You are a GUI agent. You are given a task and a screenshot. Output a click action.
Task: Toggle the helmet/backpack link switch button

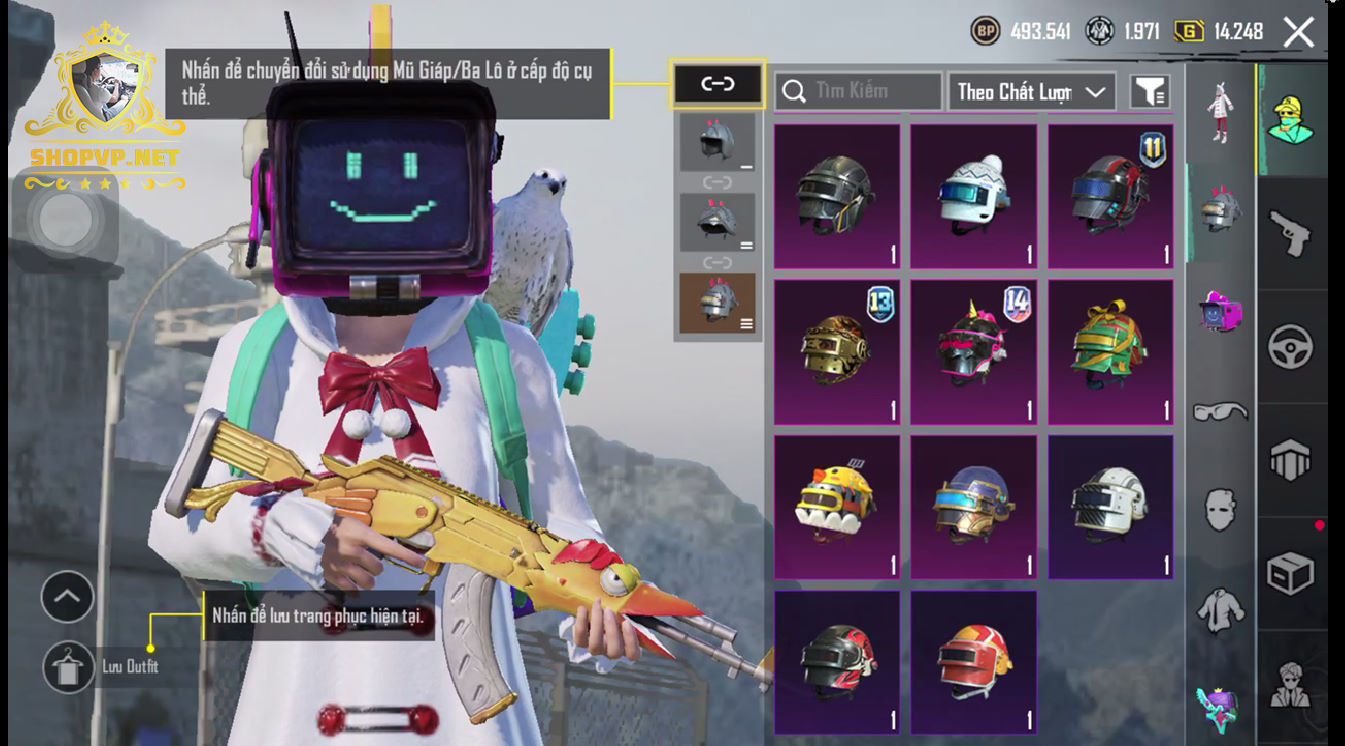click(718, 85)
